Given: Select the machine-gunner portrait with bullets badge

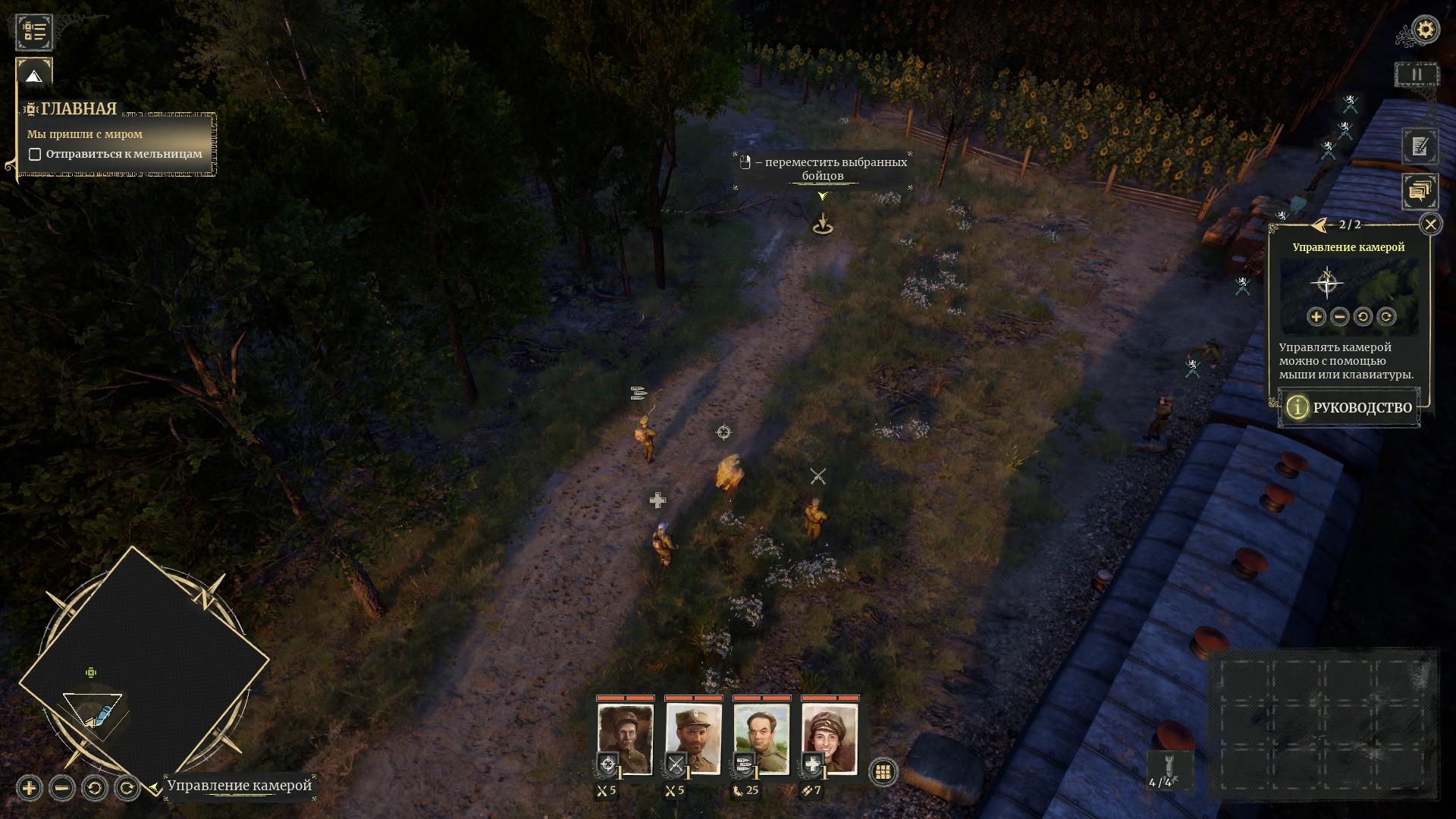Looking at the screenshot, I should click(762, 738).
